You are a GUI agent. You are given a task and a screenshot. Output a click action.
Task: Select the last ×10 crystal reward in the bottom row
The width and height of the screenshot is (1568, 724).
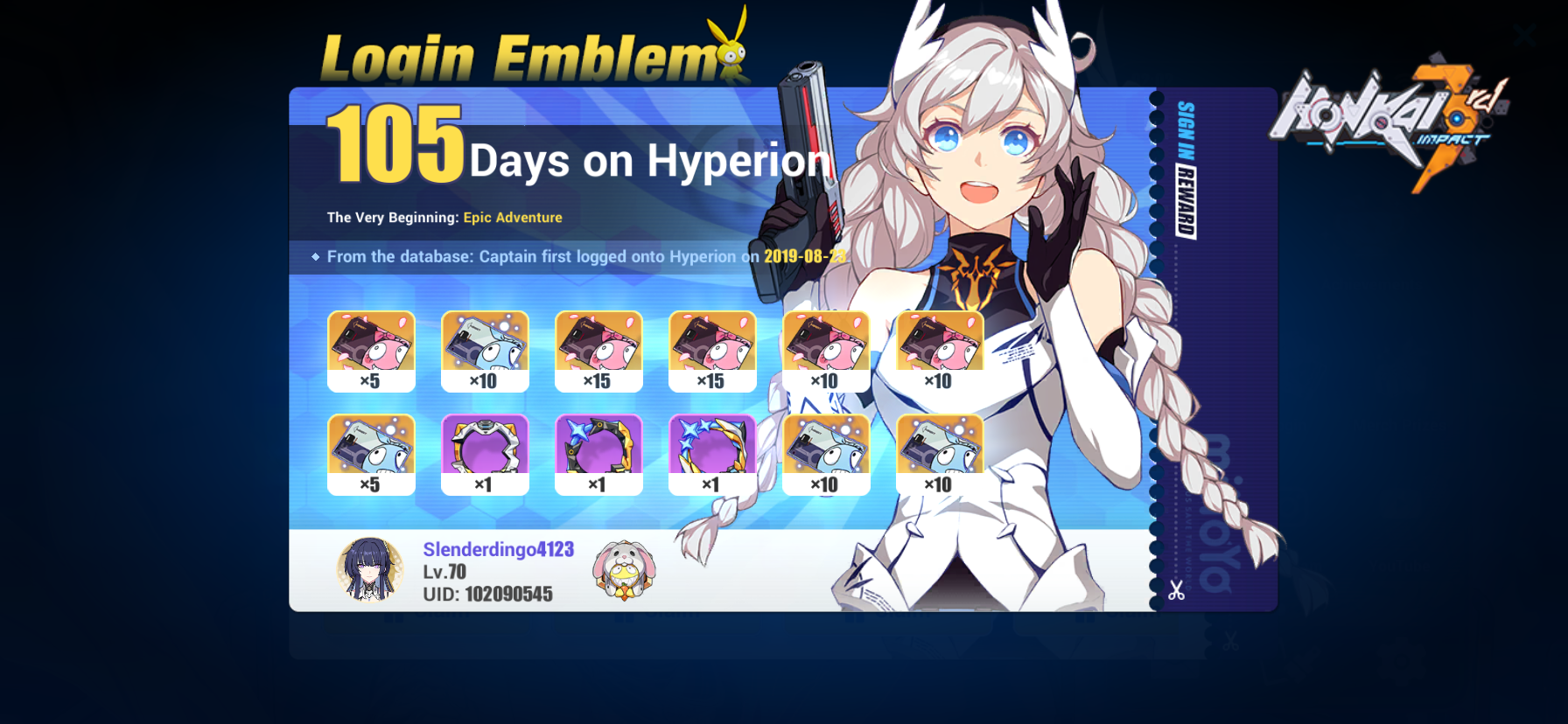[941, 453]
